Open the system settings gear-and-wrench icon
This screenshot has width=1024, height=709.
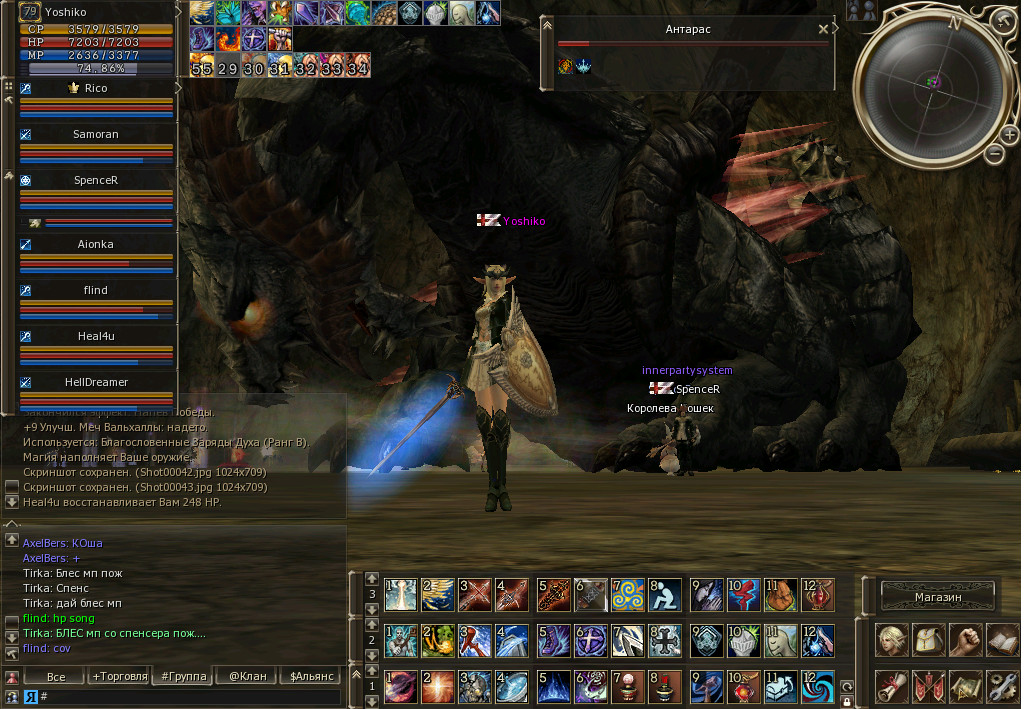[1002, 685]
